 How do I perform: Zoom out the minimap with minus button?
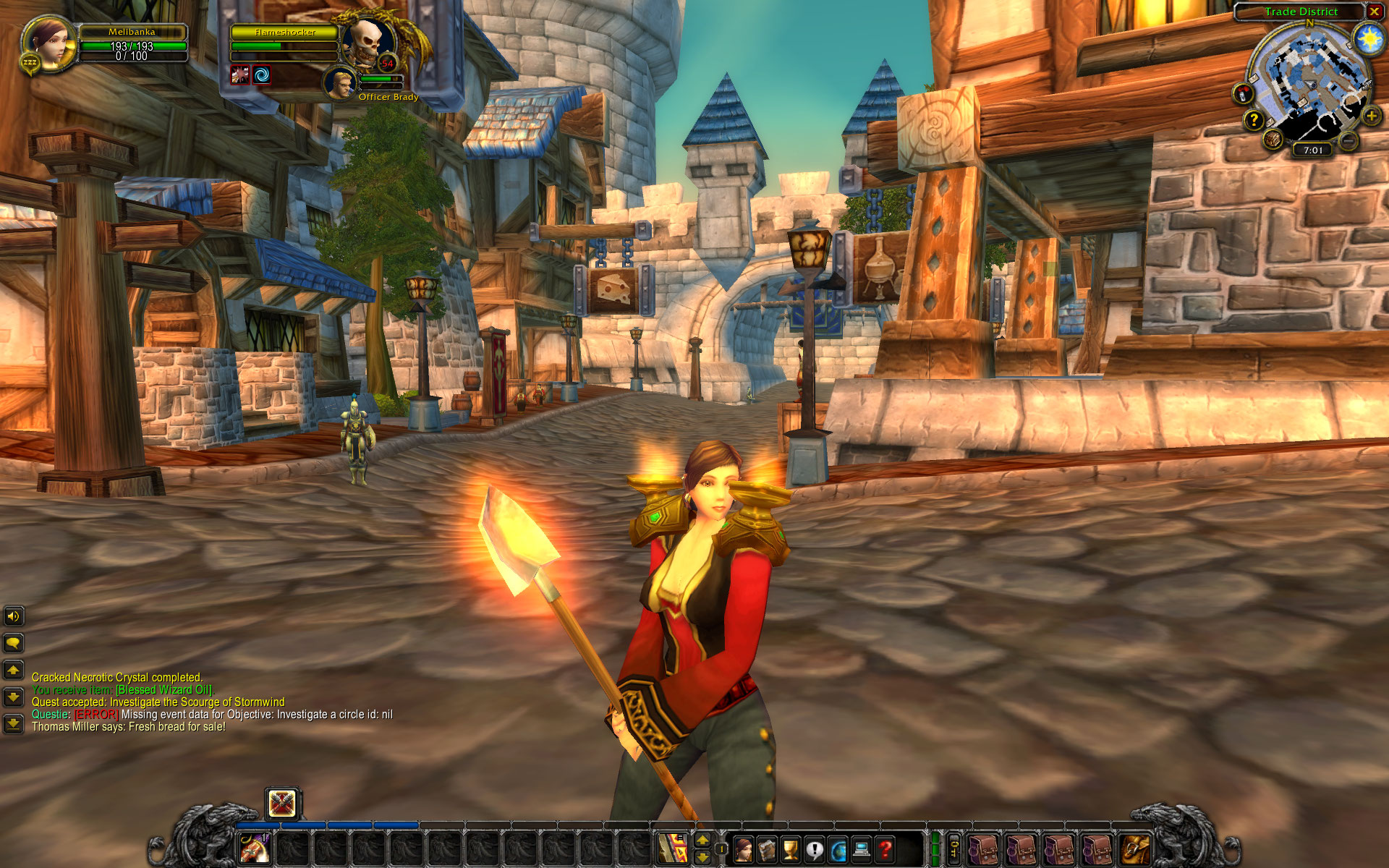coord(1348,141)
